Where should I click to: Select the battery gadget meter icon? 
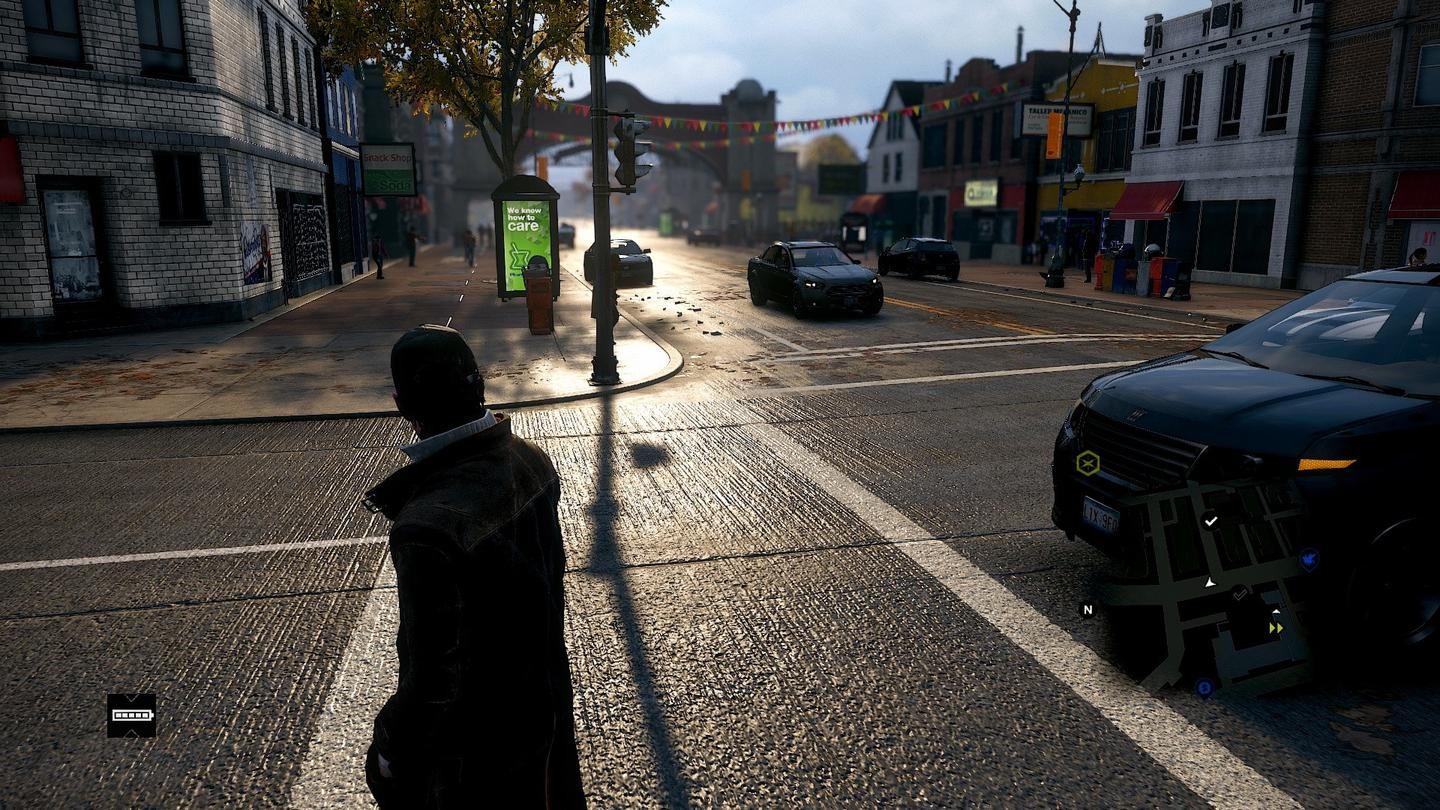[x=131, y=715]
